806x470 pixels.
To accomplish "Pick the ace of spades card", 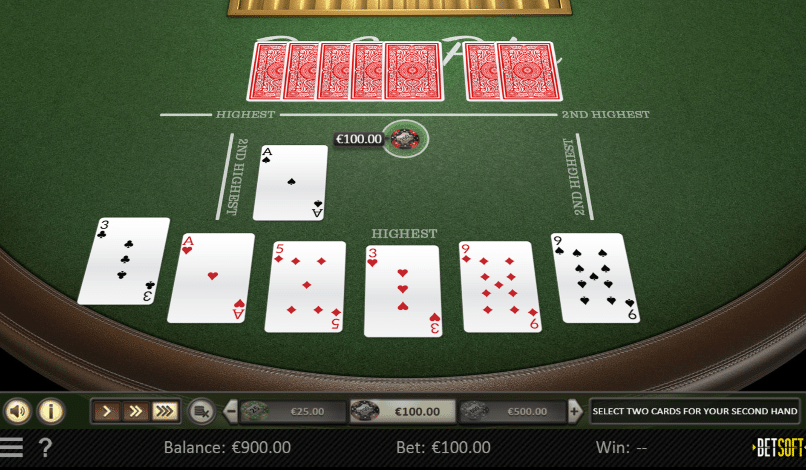I will point(290,182).
